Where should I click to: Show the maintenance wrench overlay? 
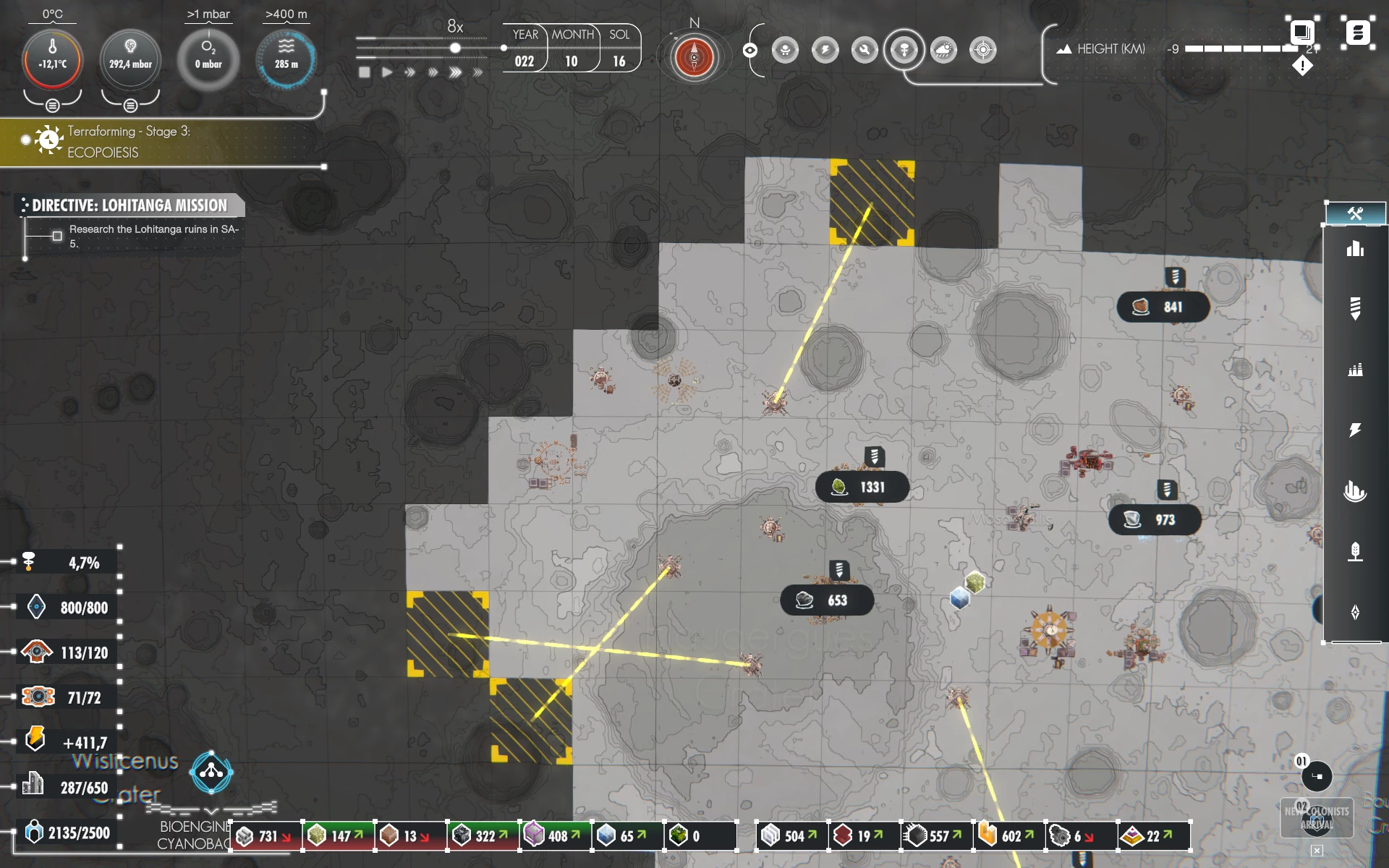tap(865, 50)
